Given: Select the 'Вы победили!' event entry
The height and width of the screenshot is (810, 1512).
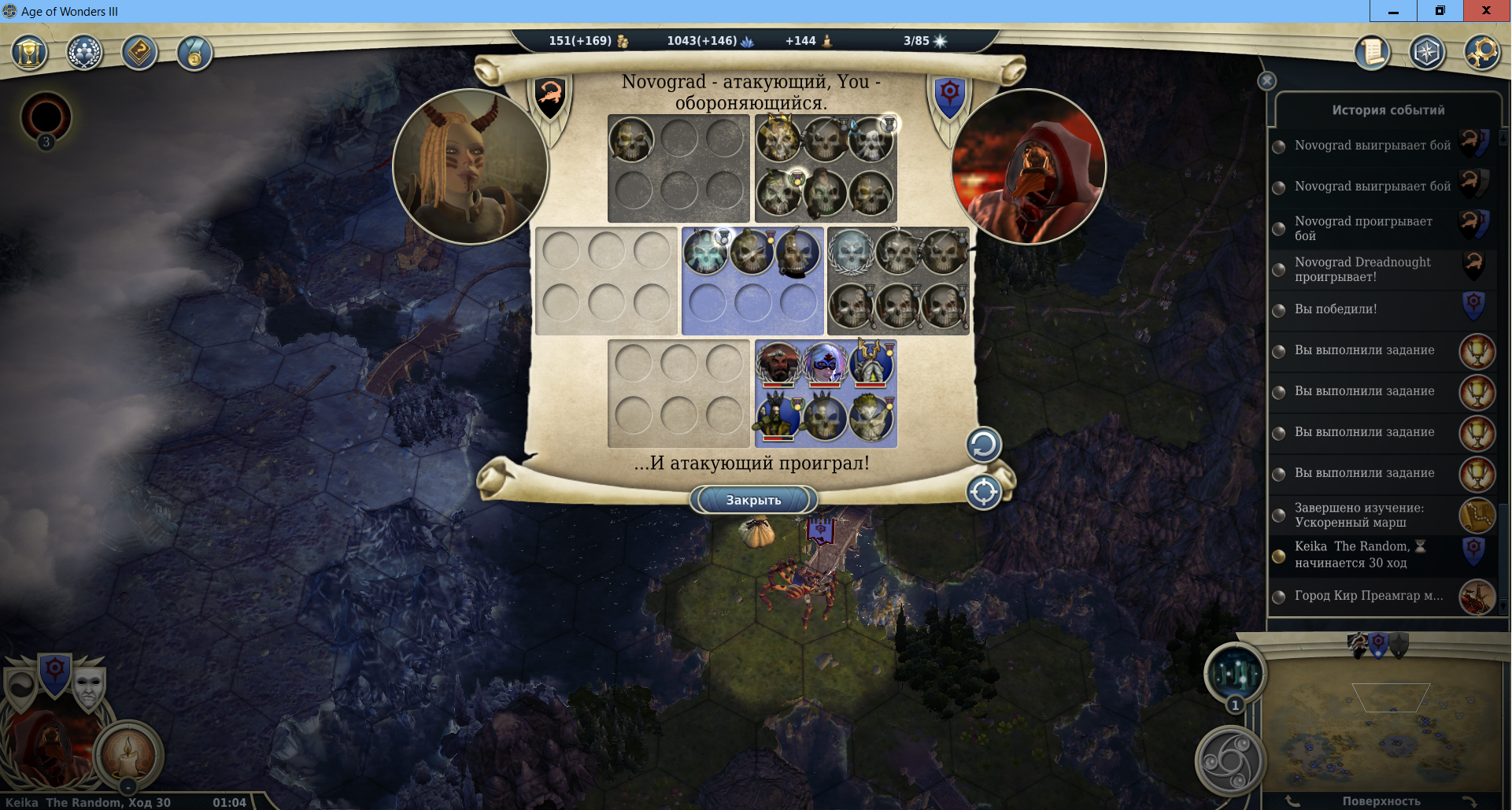Looking at the screenshot, I should click(x=1336, y=309).
